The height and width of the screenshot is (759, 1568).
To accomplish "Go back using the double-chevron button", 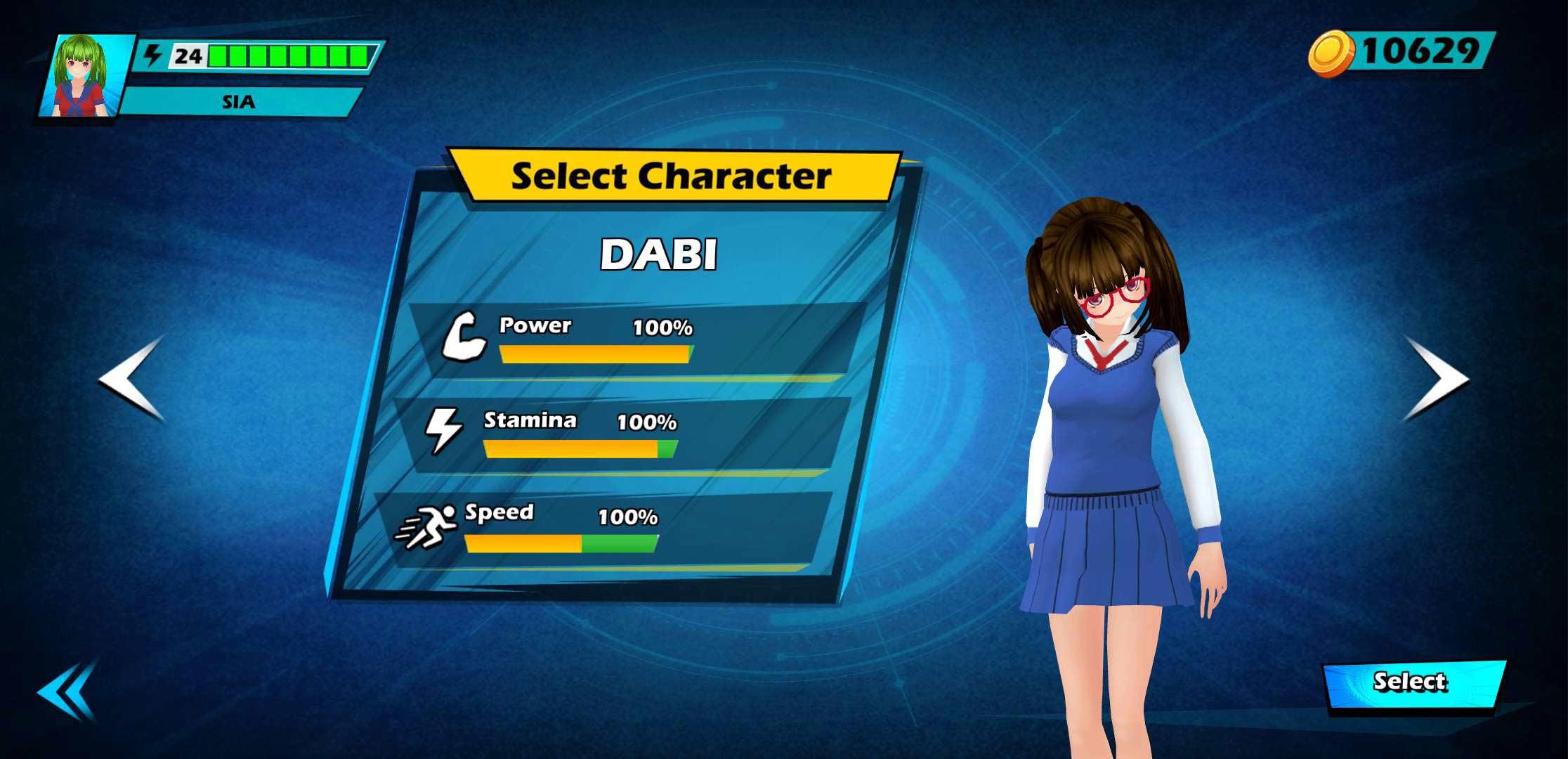I will pos(67,692).
